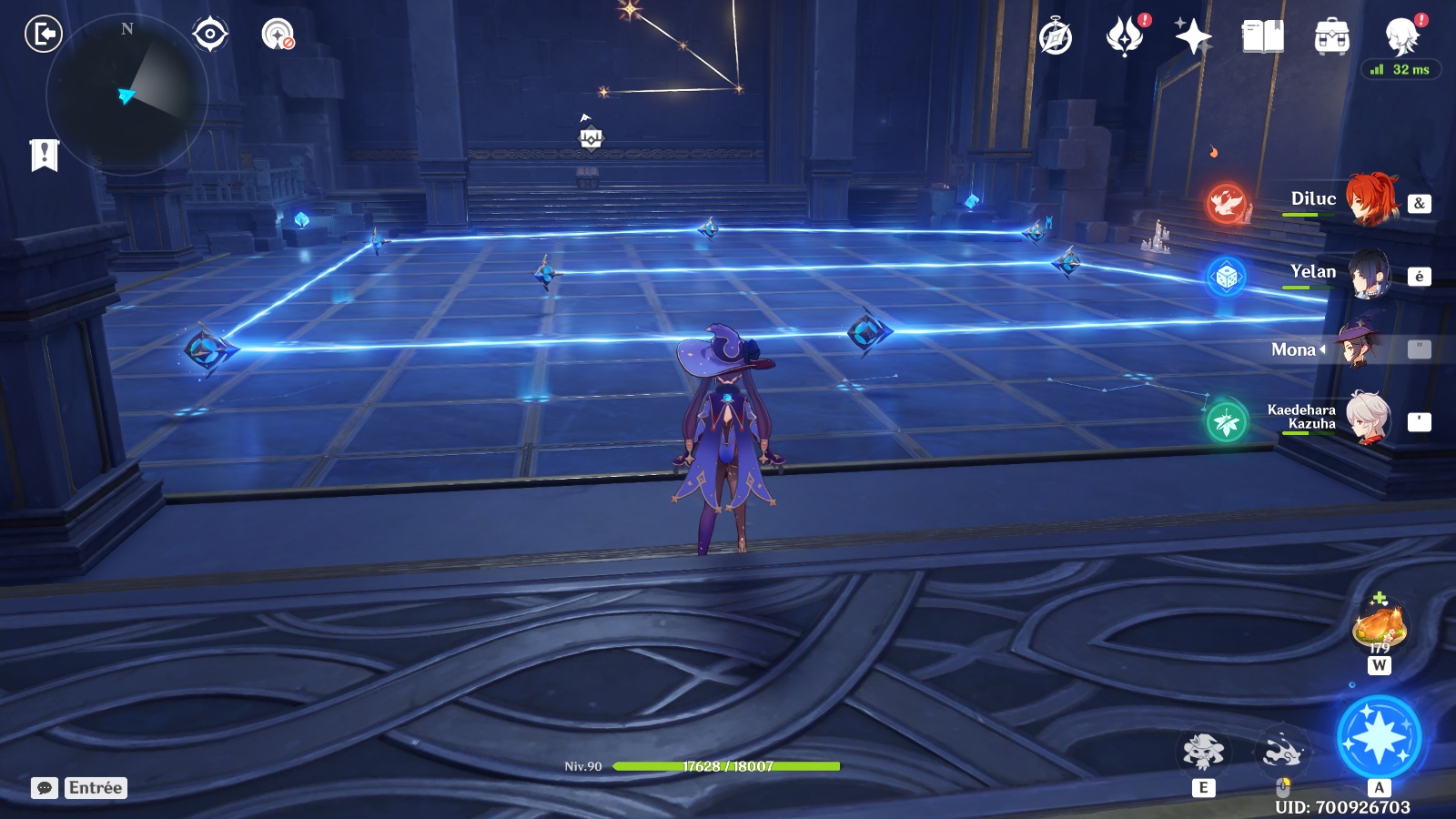Viewport: 1456px width, 819px height.
Task: Open the Battle Pass winged icon
Action: pyautogui.click(x=1125, y=37)
